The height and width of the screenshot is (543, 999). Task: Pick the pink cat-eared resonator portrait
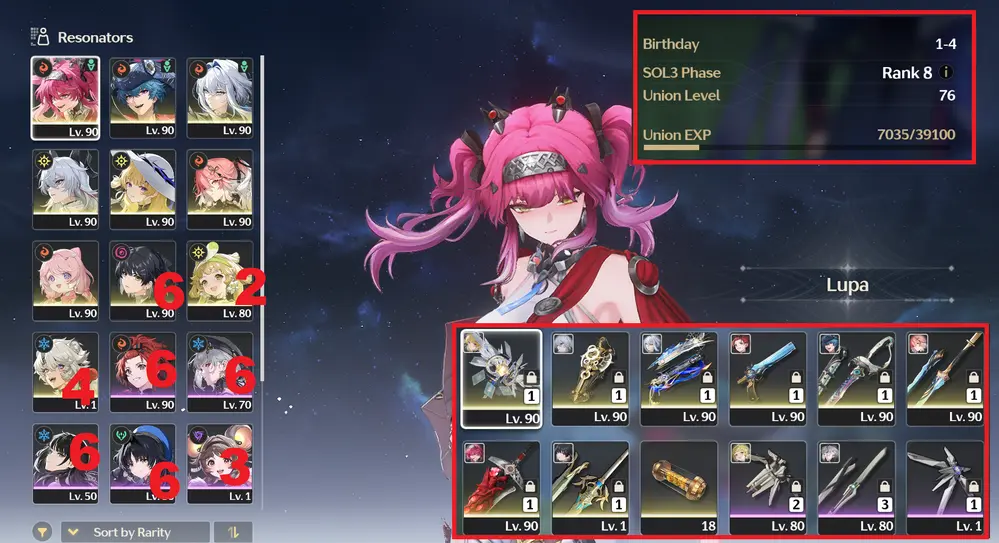(65, 280)
